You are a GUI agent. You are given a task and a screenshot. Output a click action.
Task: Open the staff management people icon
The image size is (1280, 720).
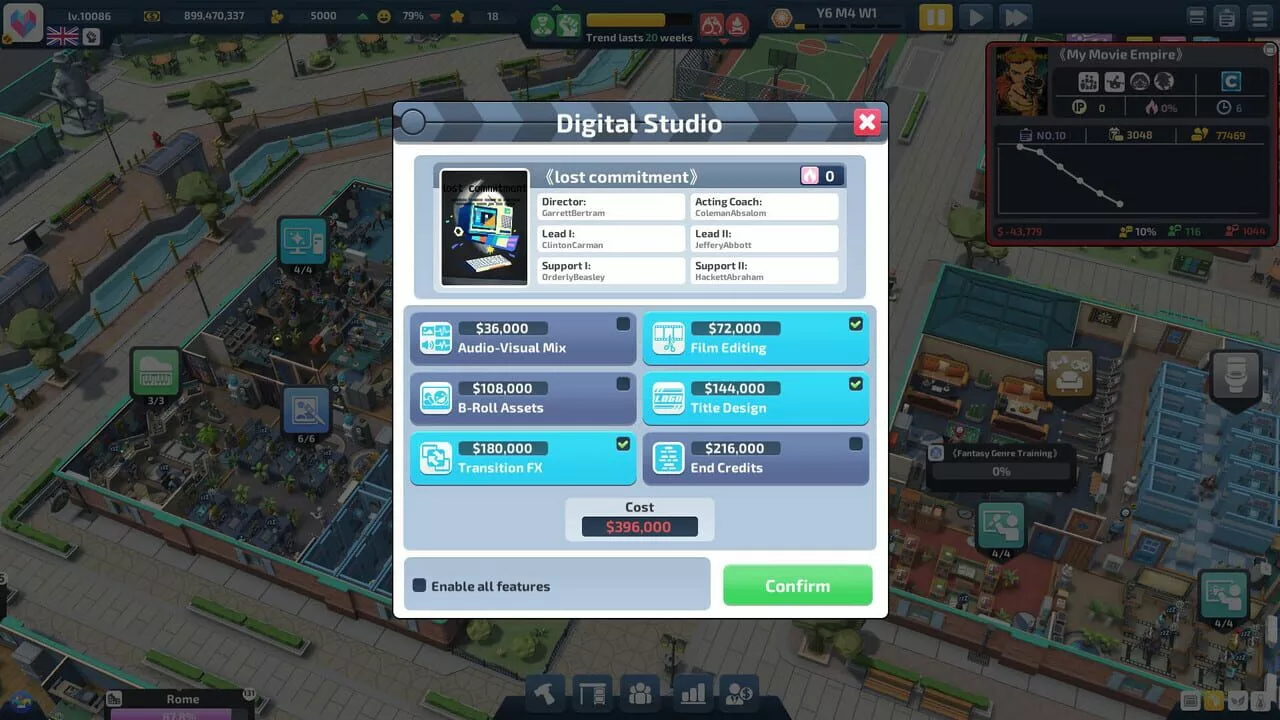pos(640,694)
